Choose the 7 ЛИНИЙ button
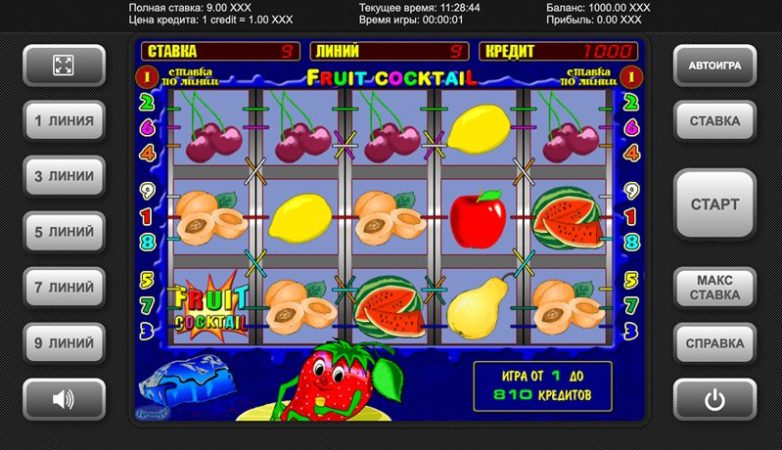The height and width of the screenshot is (450, 782). click(64, 287)
